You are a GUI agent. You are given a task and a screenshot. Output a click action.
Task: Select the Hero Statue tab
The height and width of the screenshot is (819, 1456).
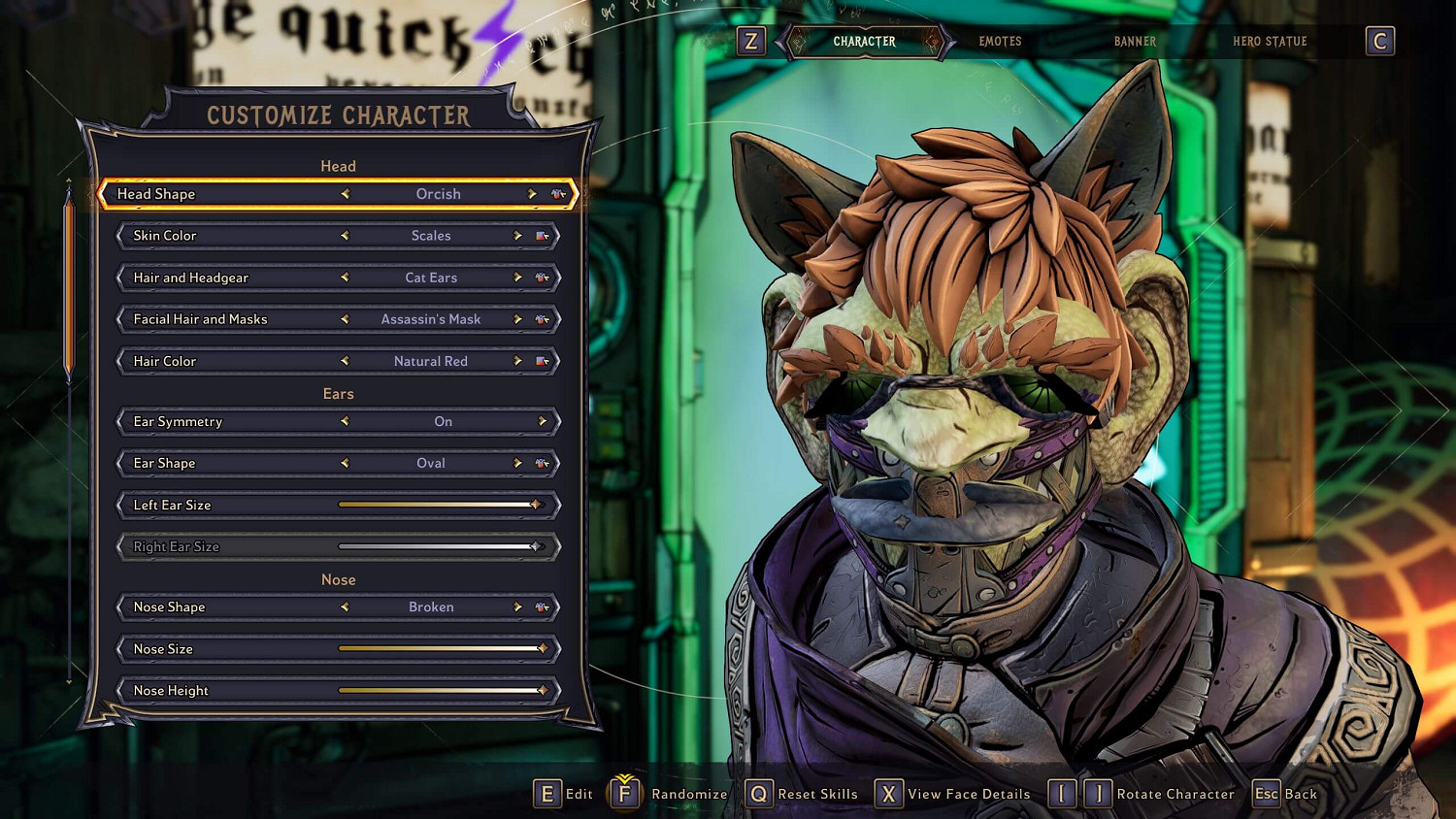click(1270, 42)
